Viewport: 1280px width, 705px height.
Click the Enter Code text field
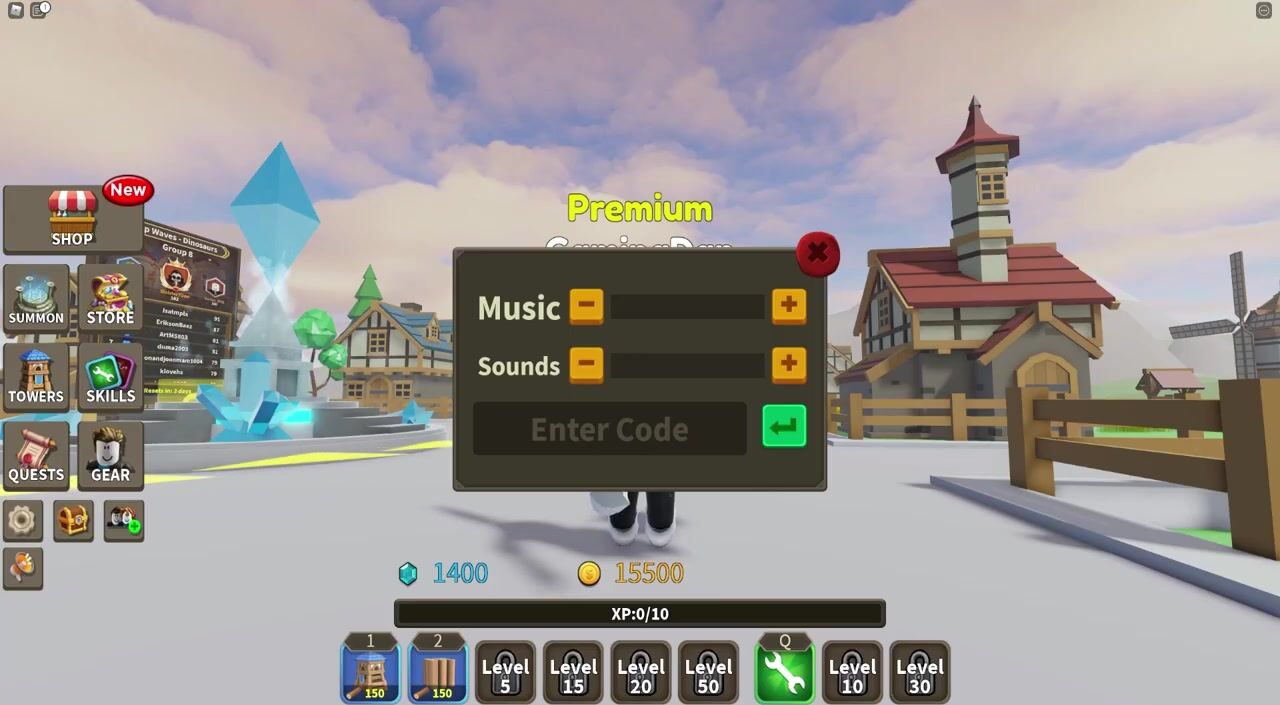coord(609,429)
